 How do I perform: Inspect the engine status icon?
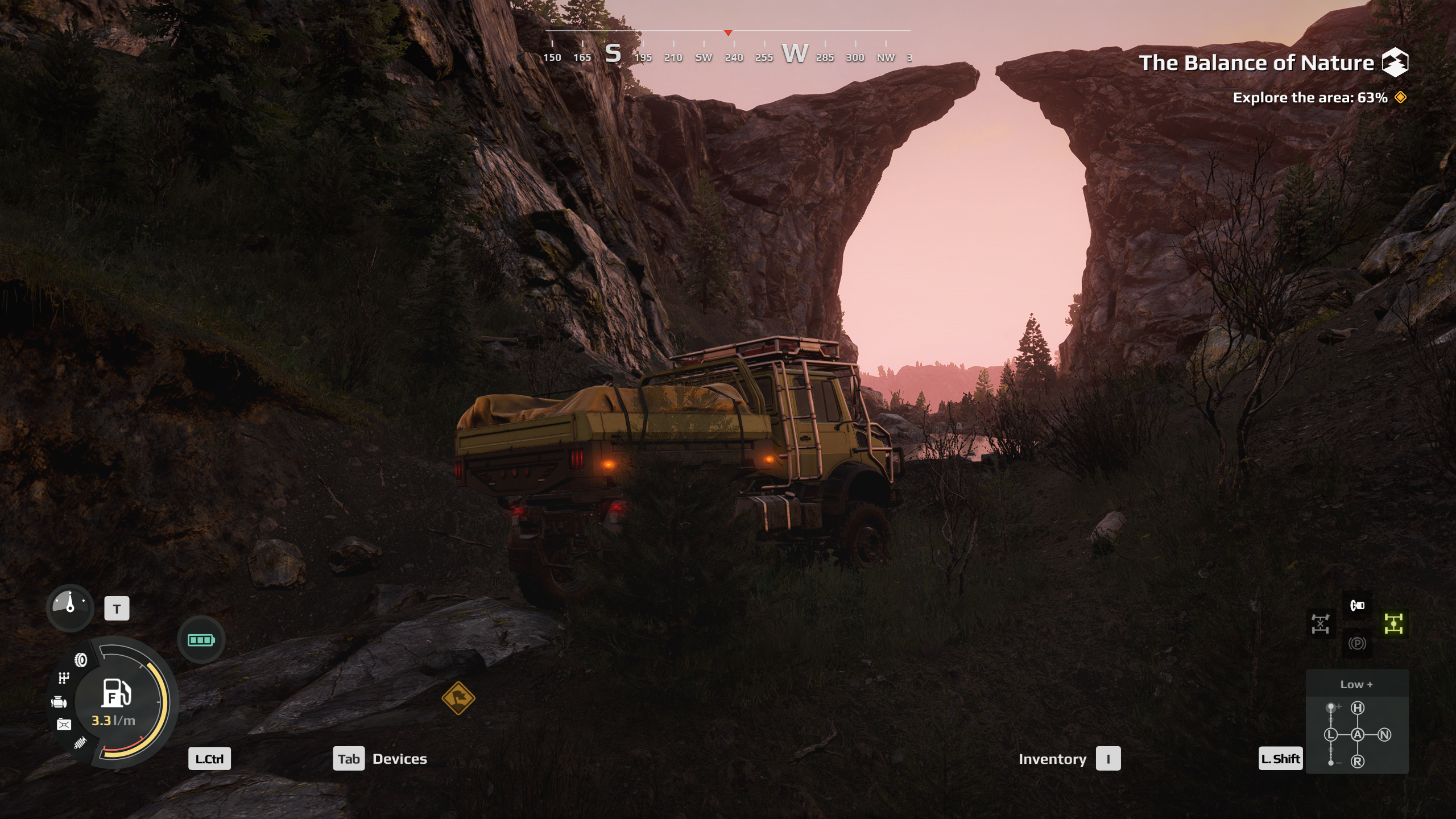[x=59, y=702]
